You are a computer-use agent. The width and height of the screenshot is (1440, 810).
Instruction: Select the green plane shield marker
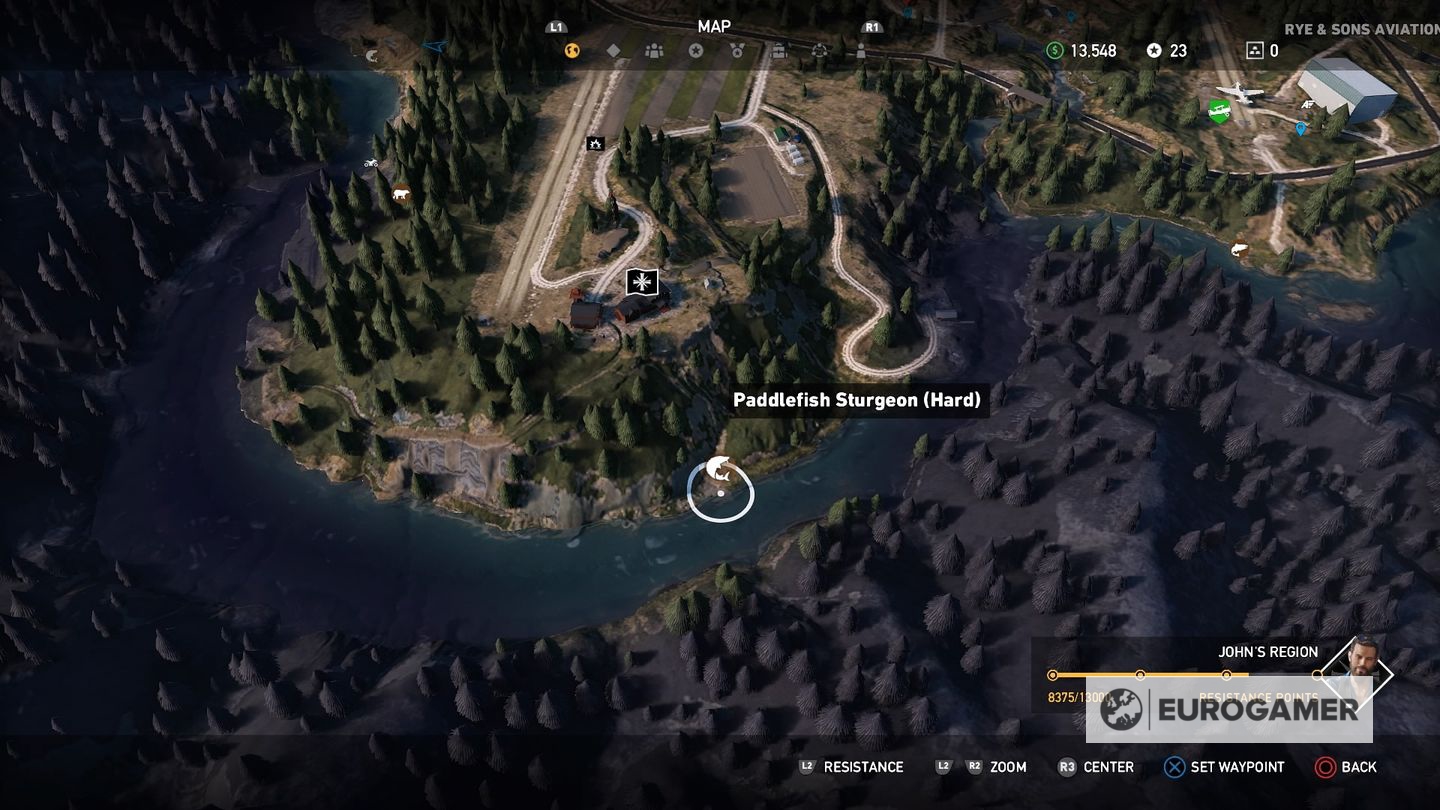click(x=1218, y=112)
